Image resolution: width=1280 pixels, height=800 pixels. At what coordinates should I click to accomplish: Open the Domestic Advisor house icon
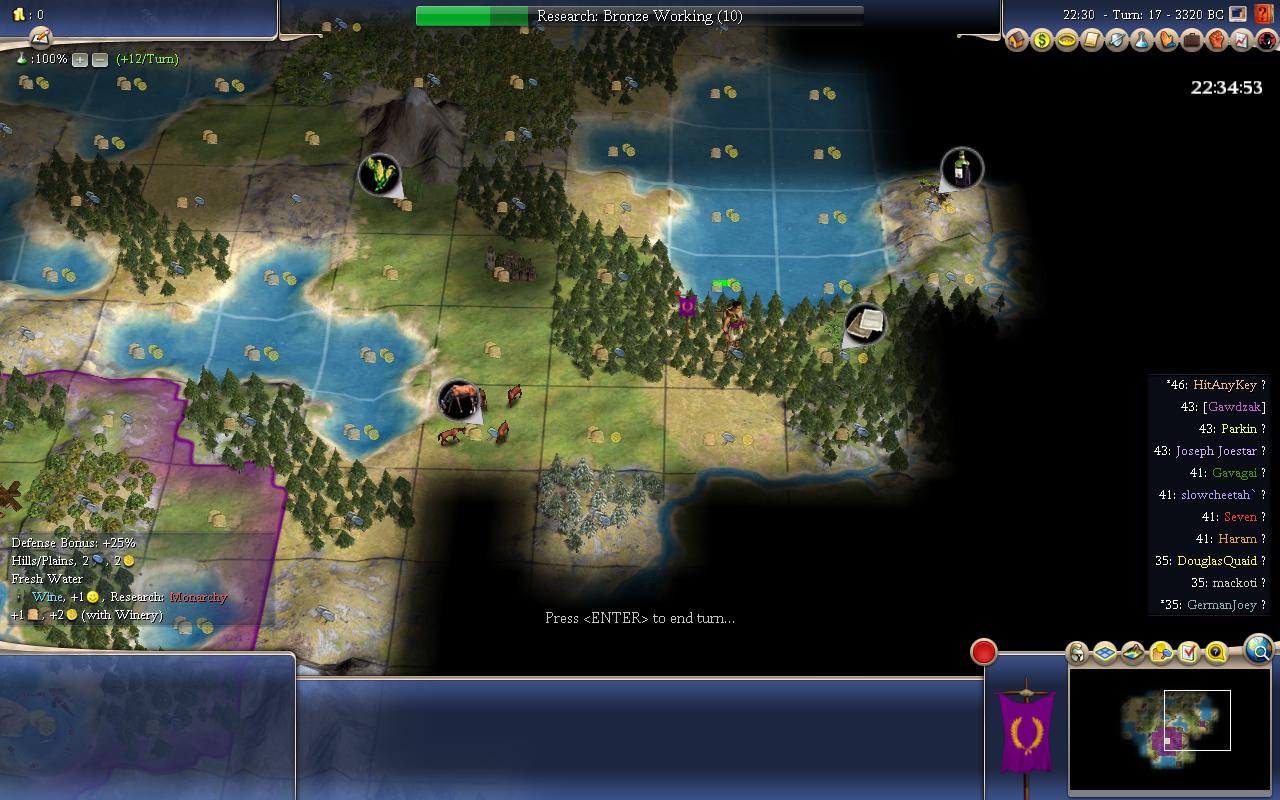point(1017,41)
